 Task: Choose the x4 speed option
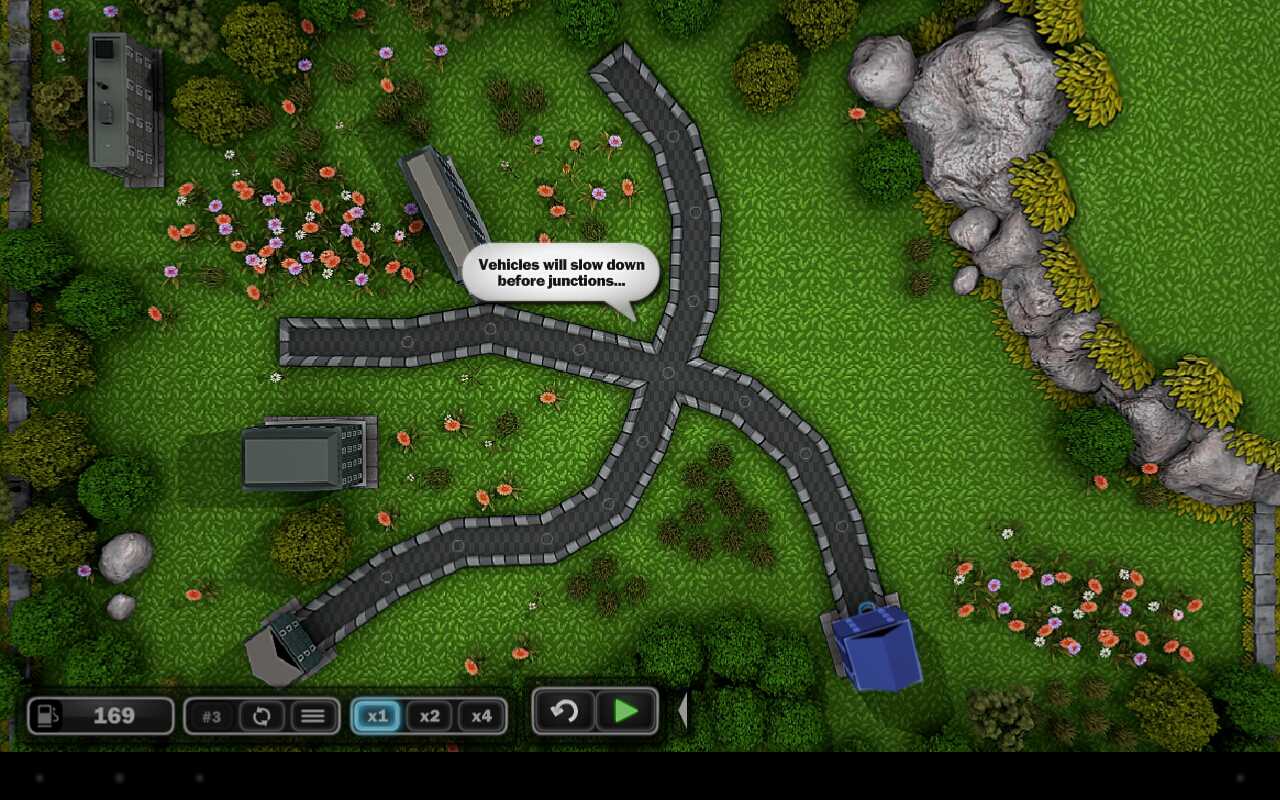481,716
